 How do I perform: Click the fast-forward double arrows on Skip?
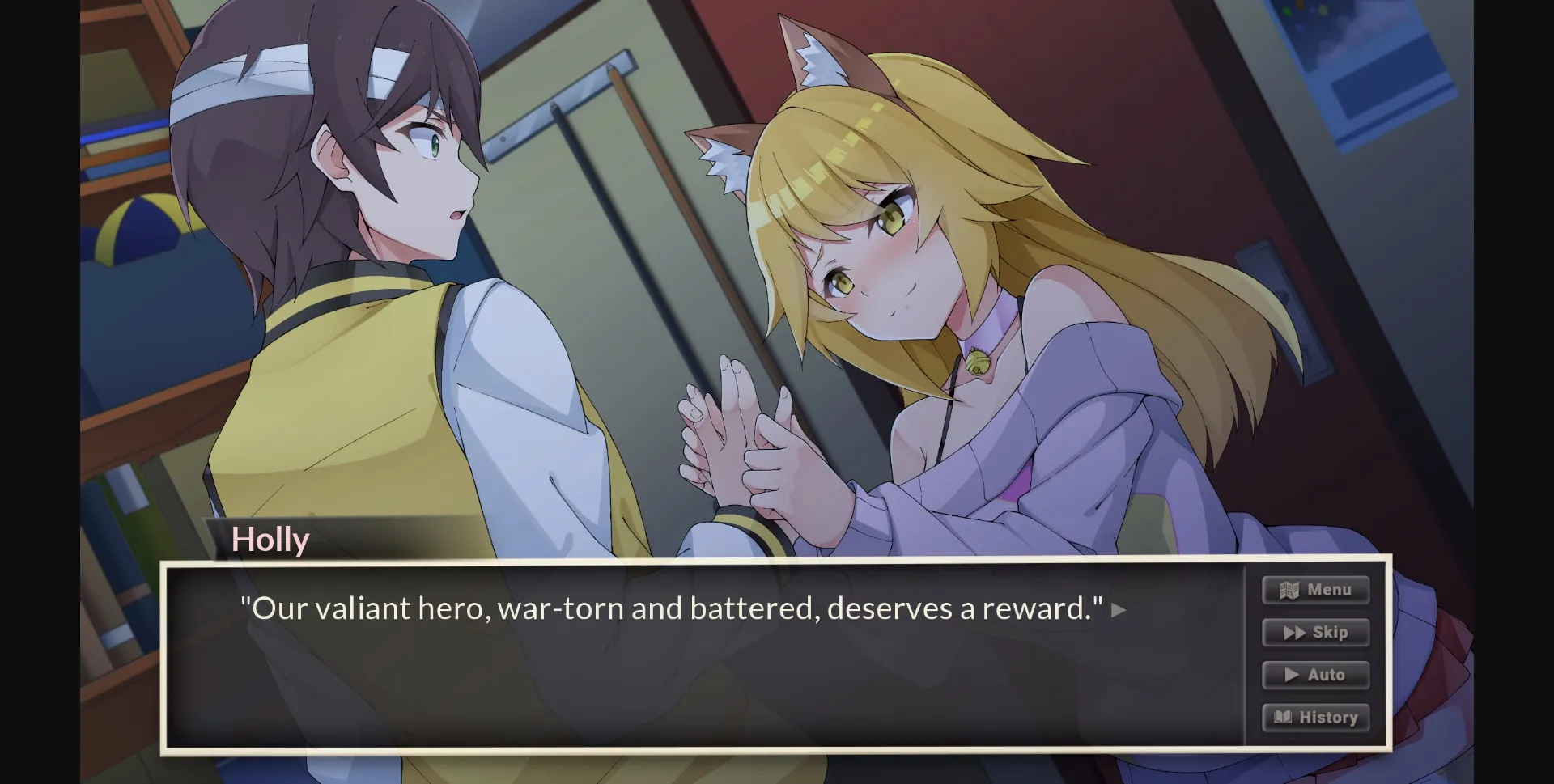pos(1293,633)
